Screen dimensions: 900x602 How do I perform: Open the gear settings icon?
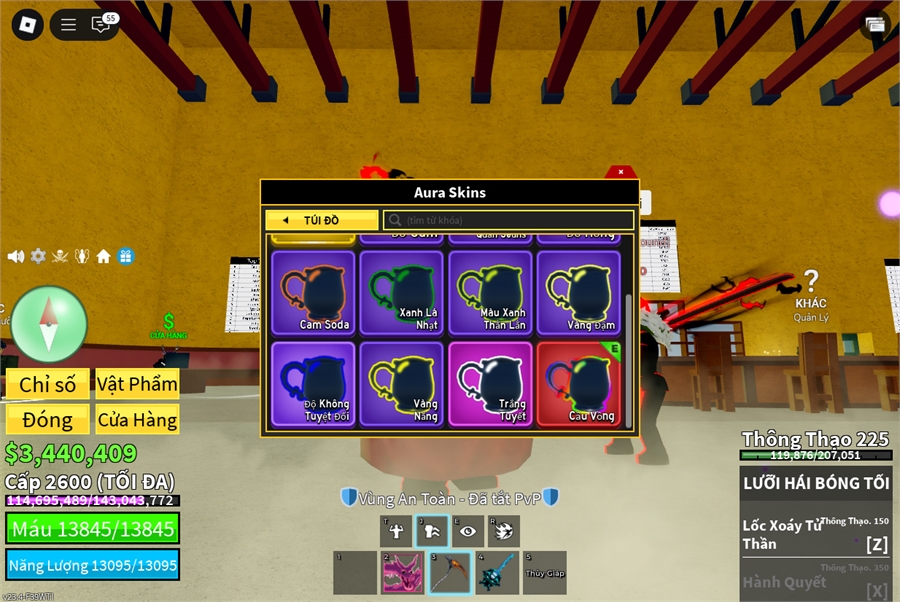[x=38, y=256]
